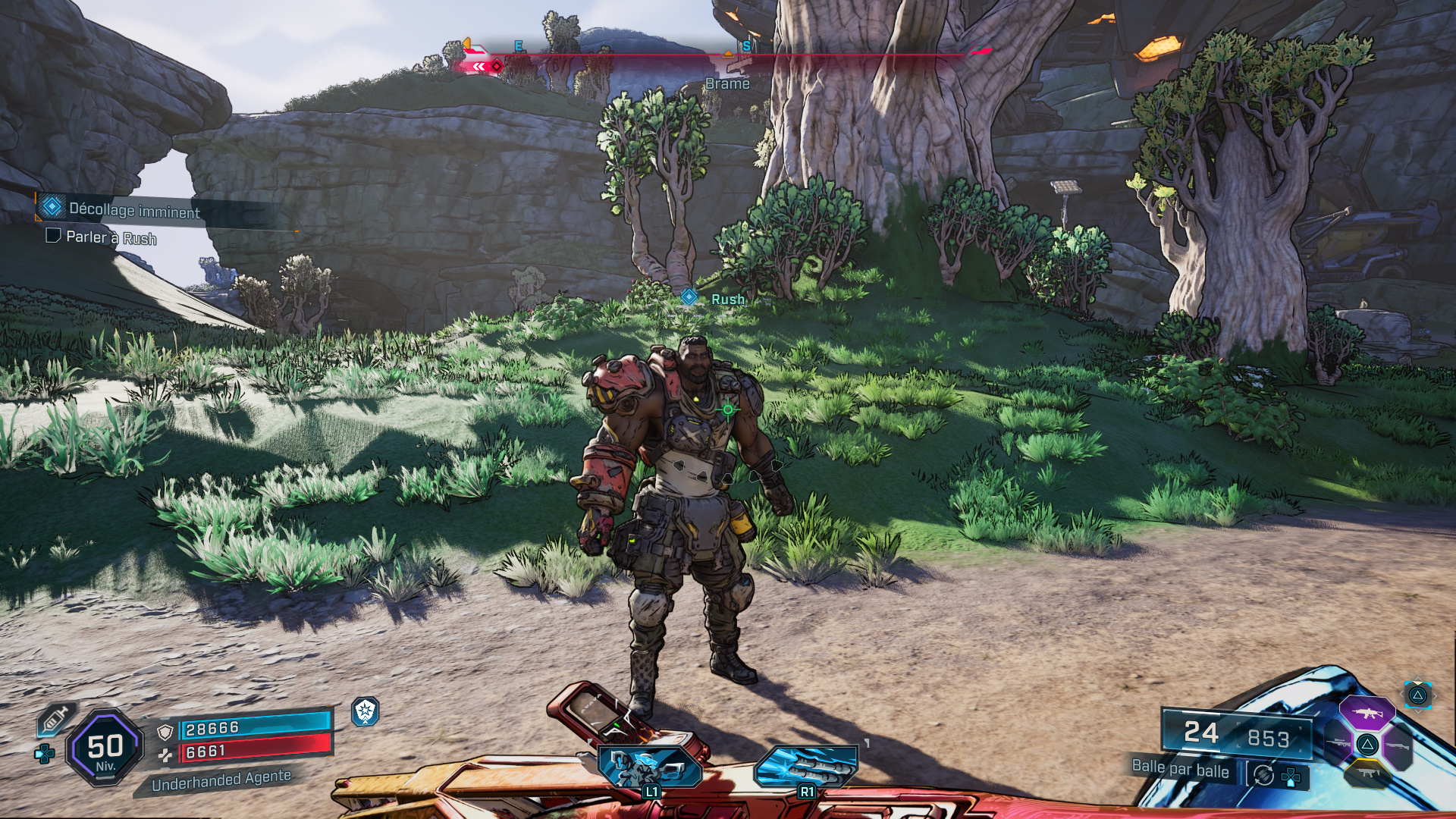Select the sniper rifle slot on the weapon wheel
The height and width of the screenshot is (819, 1456).
[x=1338, y=742]
